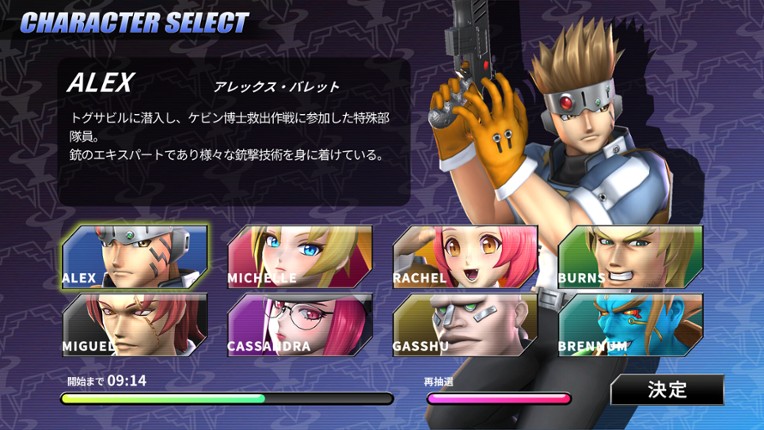Choose the MIGUEL character tile
The height and width of the screenshot is (430, 764).
point(134,325)
